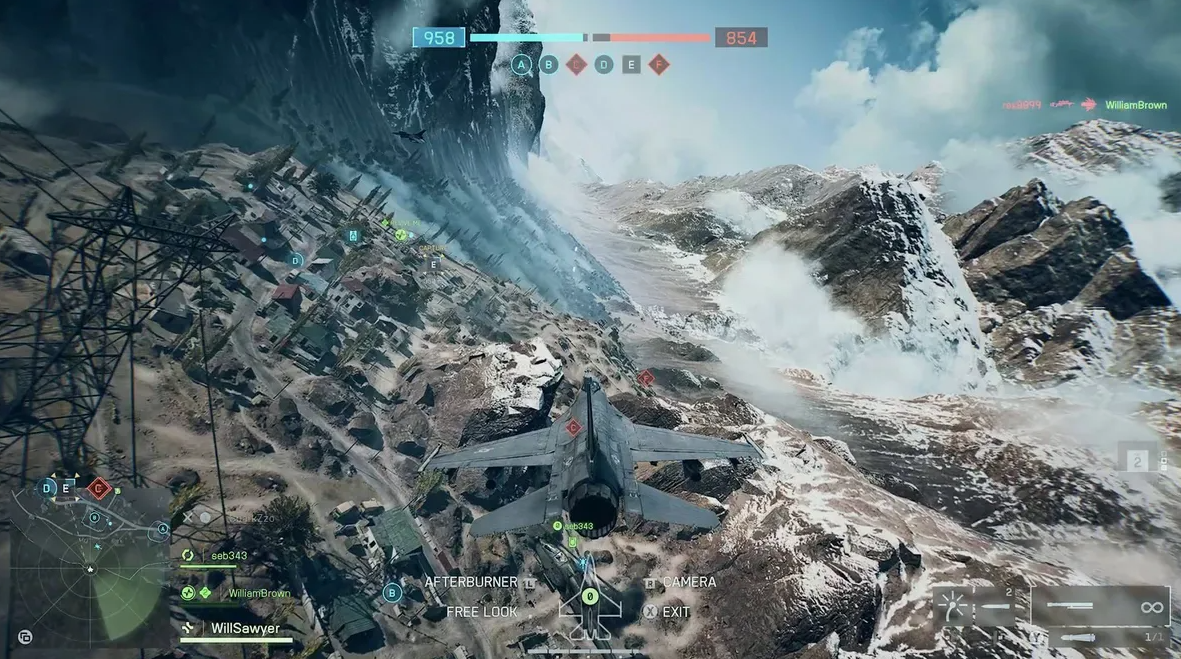Viewport: 1181px width, 659px height.
Task: Select enemy objective F in the capture bar
Action: pos(658,65)
